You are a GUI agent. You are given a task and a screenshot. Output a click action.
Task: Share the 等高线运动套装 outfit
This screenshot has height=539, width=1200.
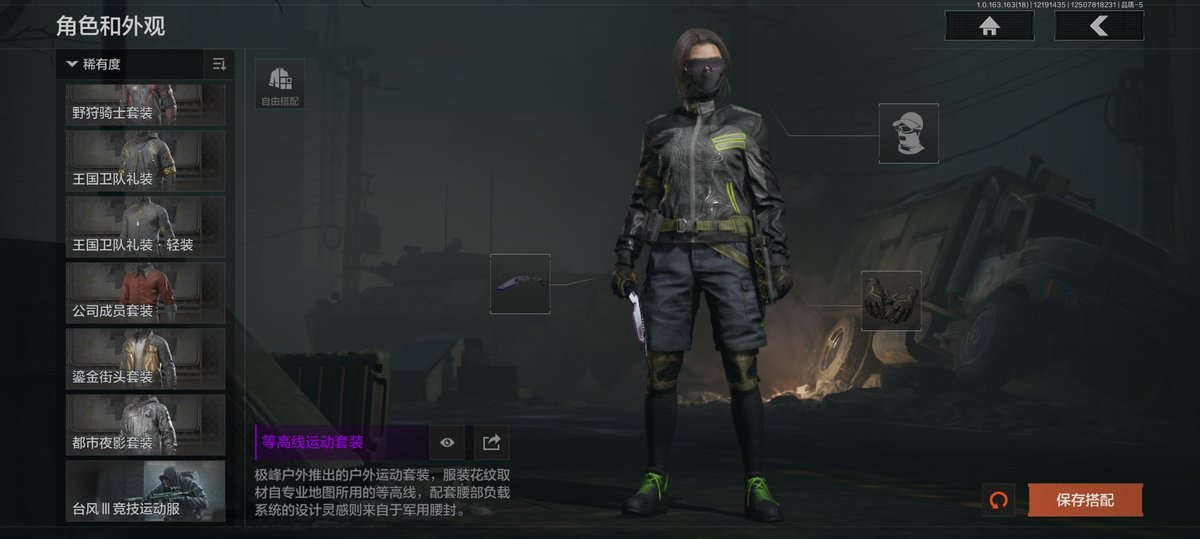491,442
